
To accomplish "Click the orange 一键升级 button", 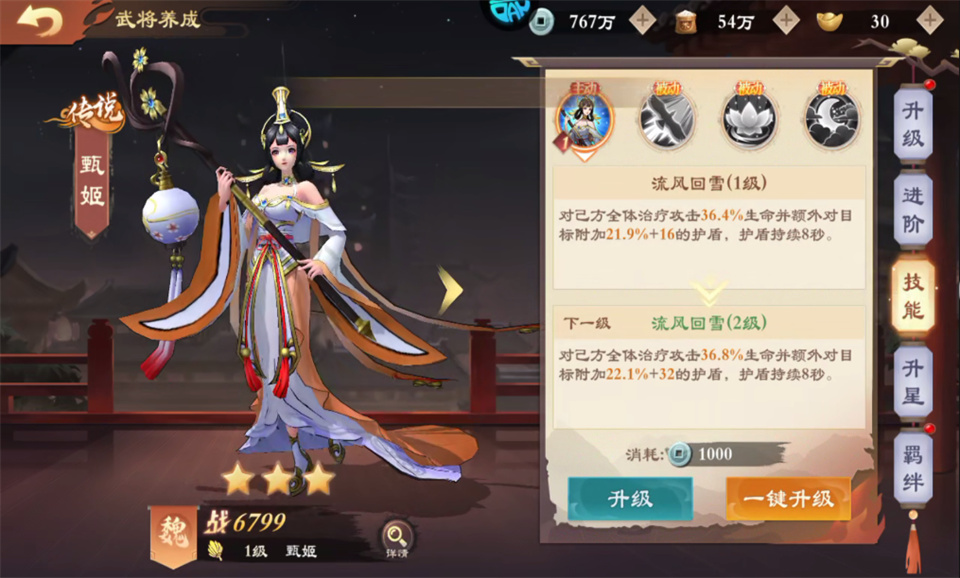I will 788,499.
